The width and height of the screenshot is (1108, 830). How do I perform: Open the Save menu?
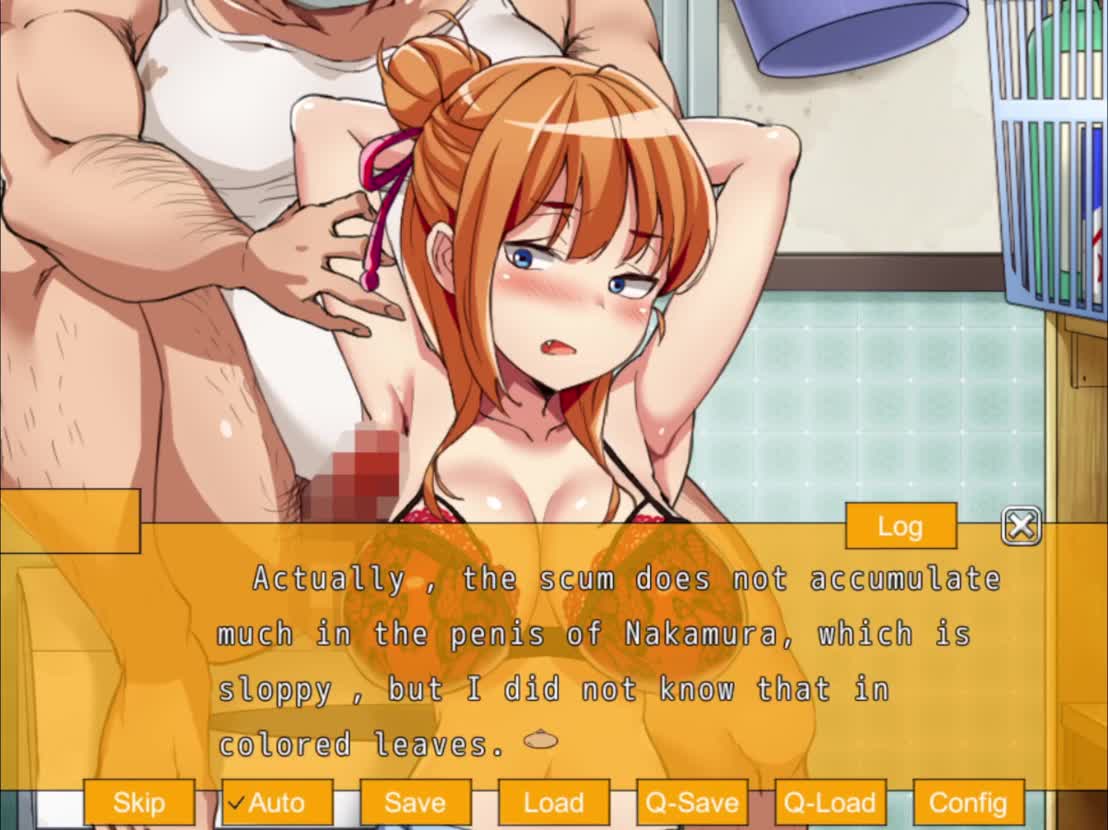[x=415, y=802]
